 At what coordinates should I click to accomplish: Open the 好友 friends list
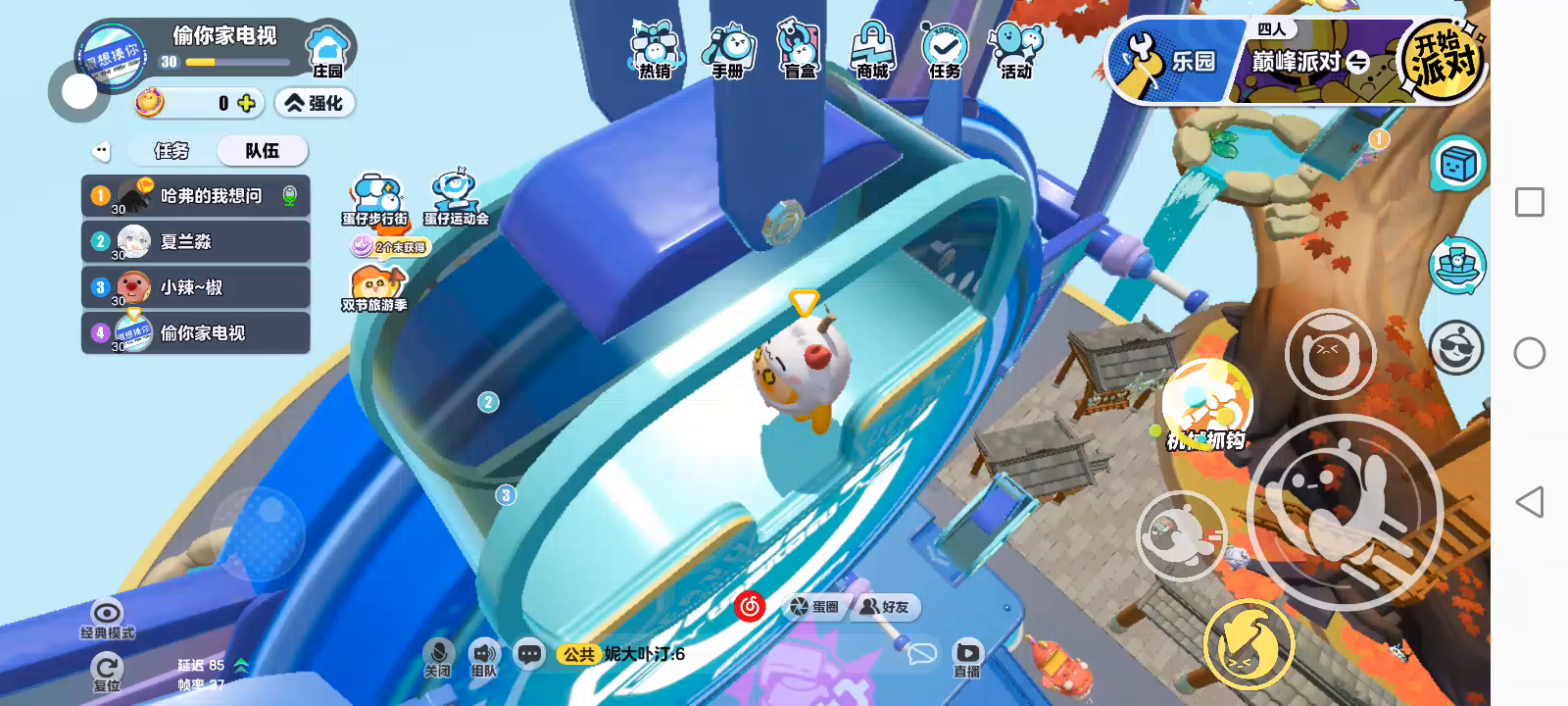885,607
